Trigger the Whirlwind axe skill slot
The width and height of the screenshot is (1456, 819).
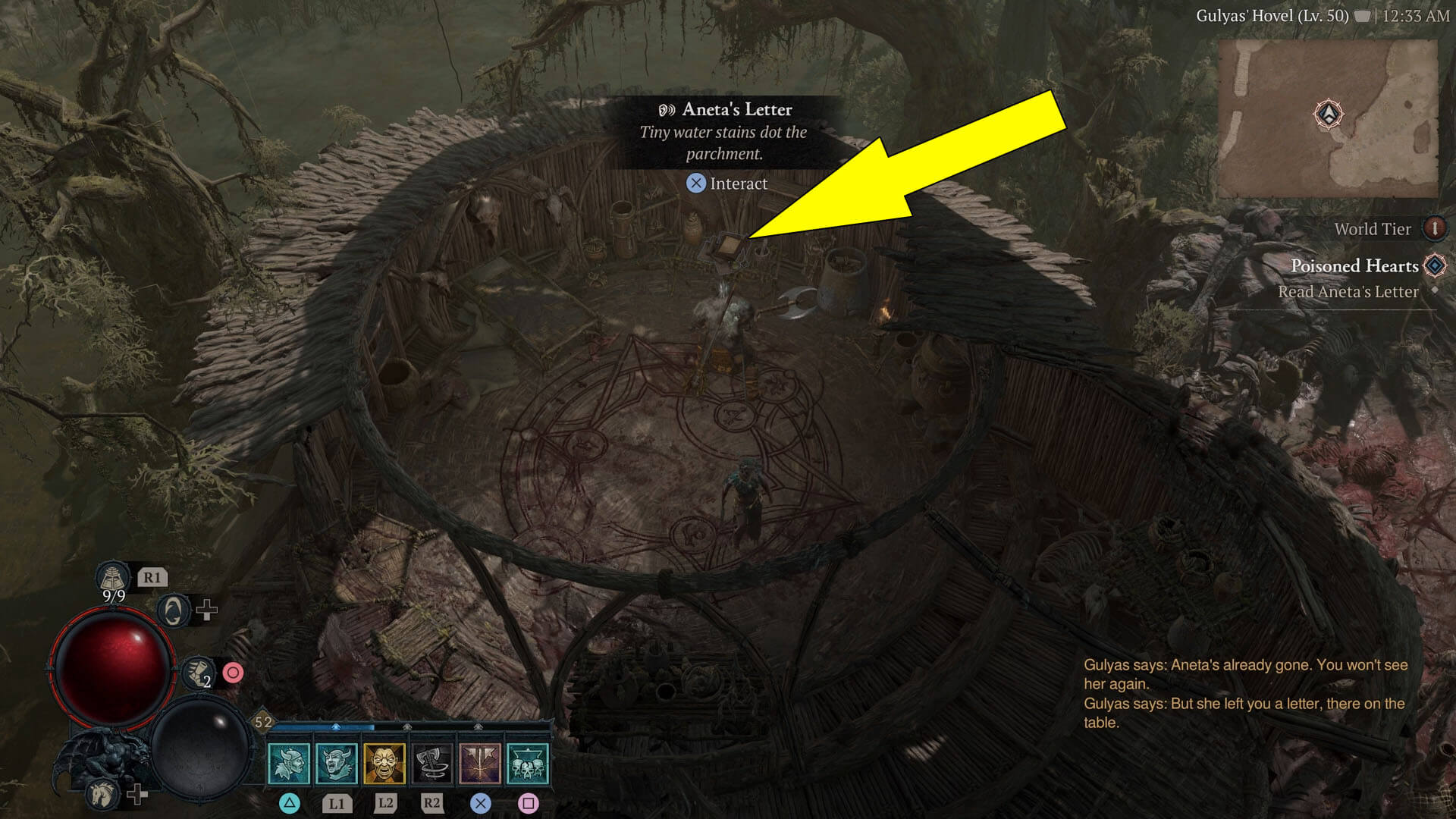431,763
